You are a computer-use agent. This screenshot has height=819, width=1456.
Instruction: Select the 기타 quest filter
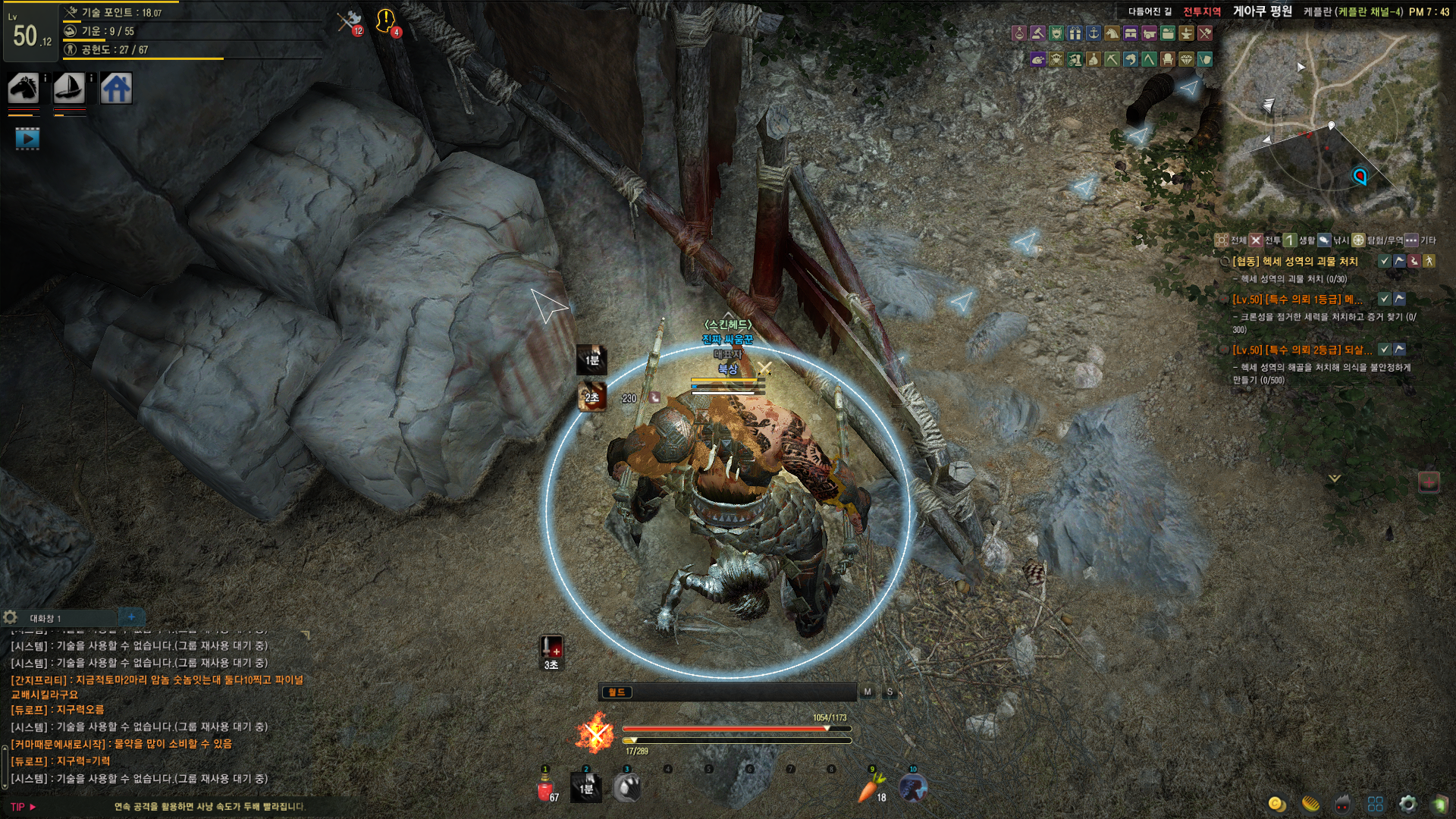click(x=1420, y=240)
